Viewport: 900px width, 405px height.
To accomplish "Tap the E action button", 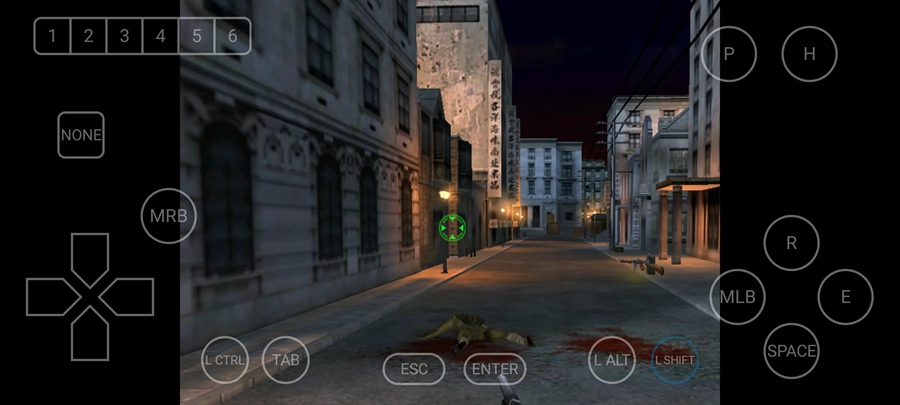I will [845, 297].
